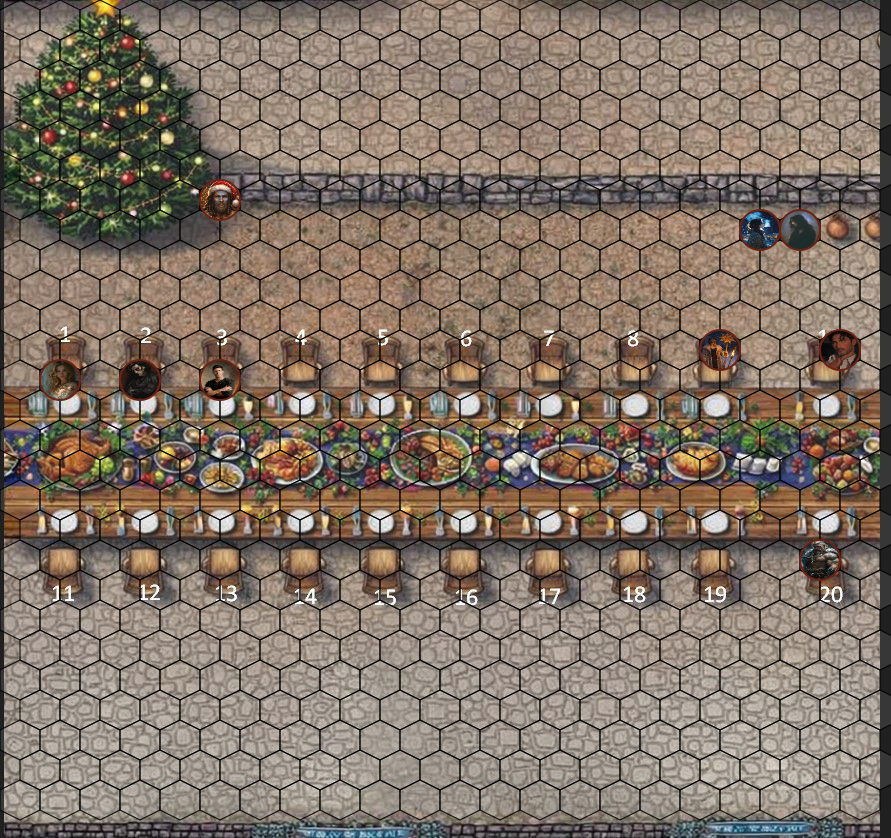Select the arms-crossed man token at seat 3
The height and width of the screenshot is (838, 891).
coord(218,379)
